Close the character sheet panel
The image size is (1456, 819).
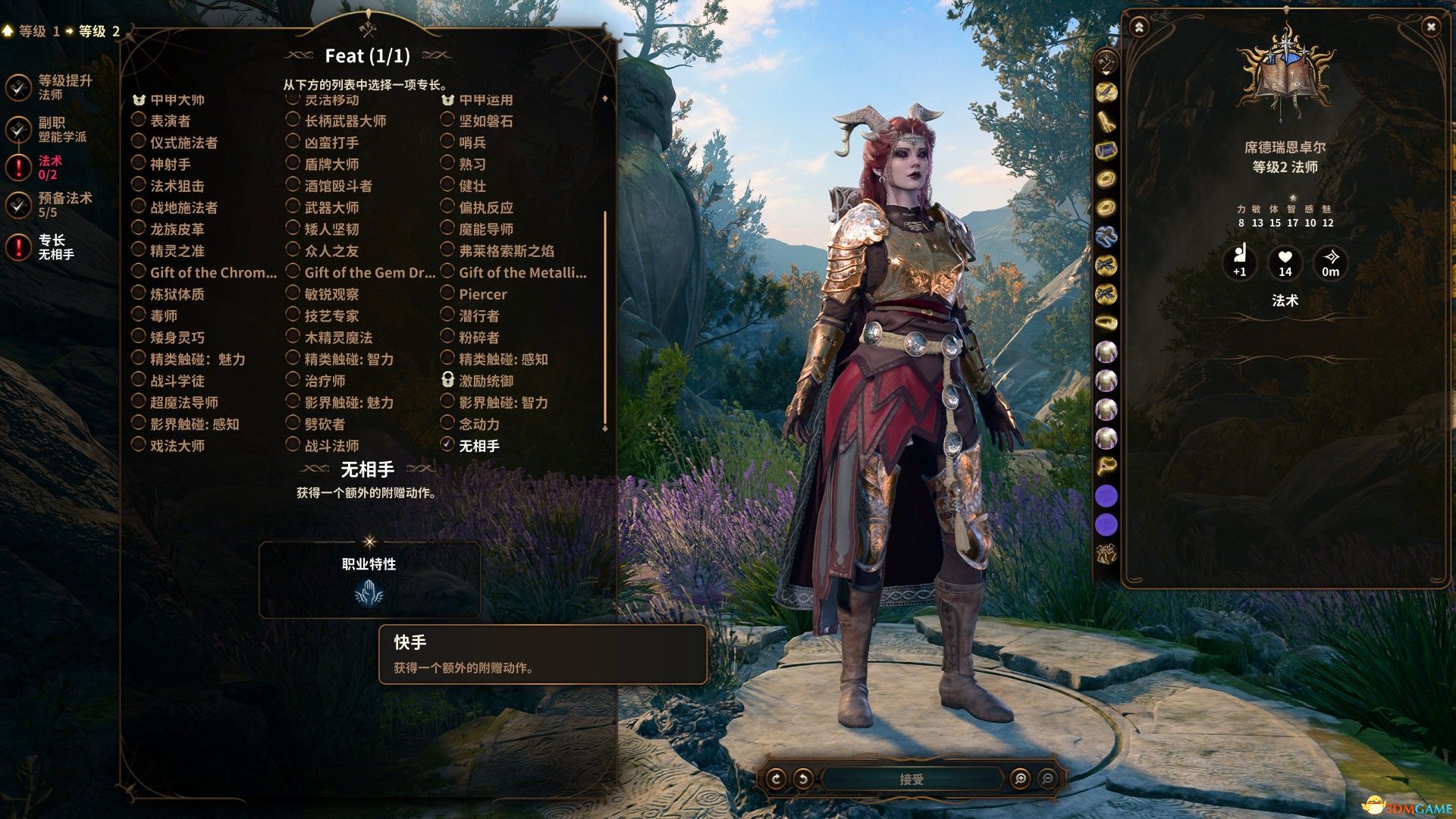(x=1430, y=27)
